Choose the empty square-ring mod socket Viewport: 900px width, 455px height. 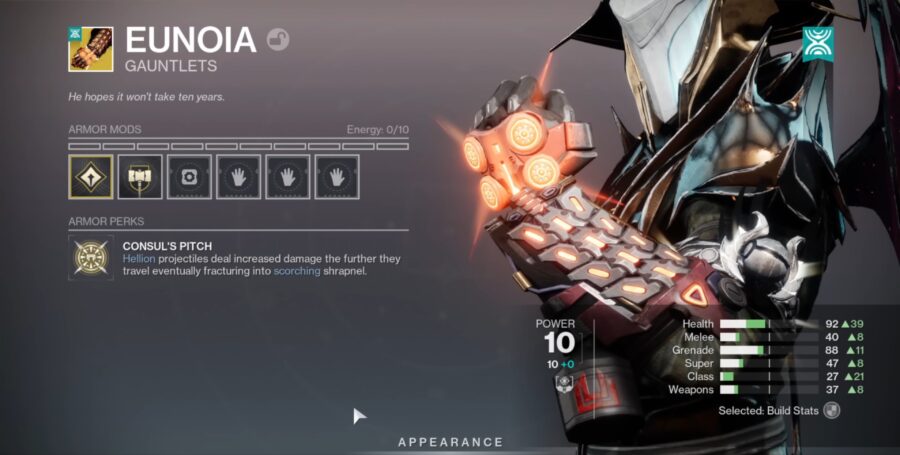pyautogui.click(x=189, y=177)
